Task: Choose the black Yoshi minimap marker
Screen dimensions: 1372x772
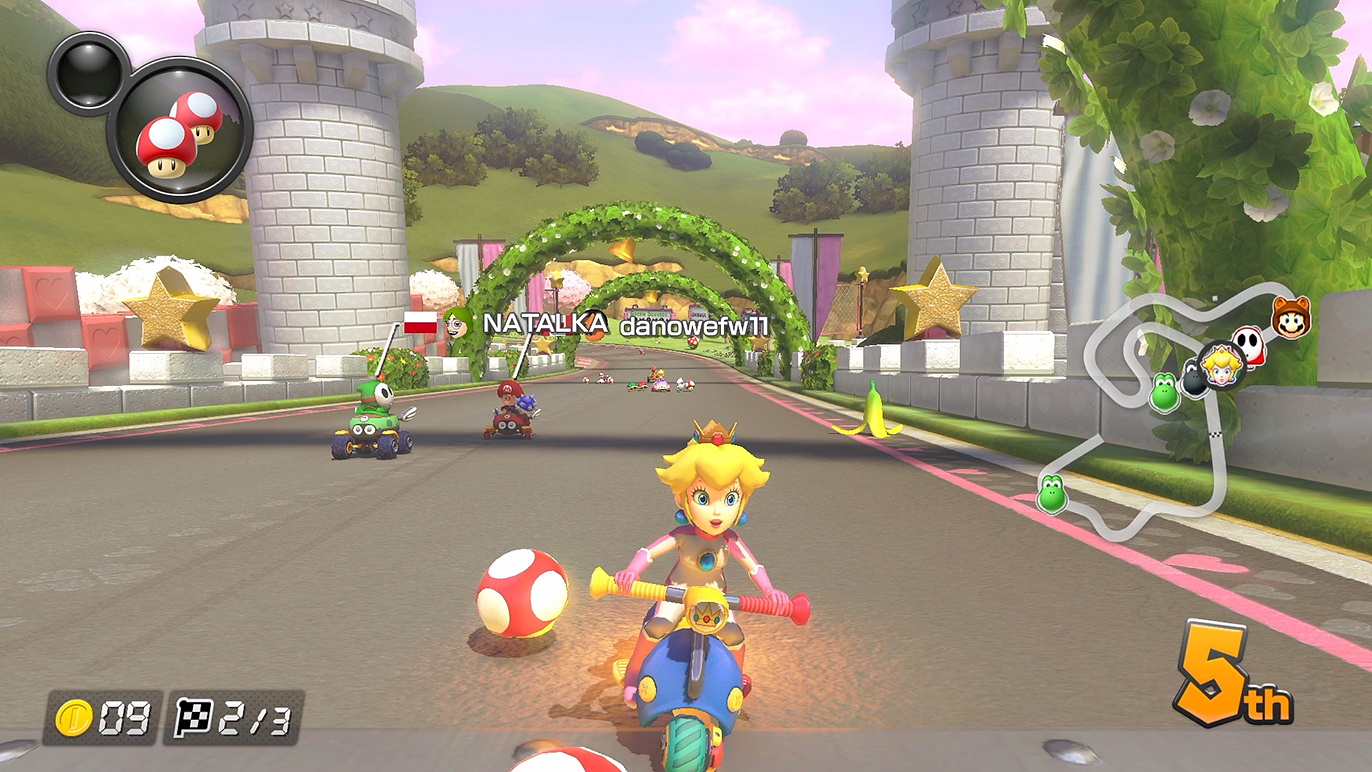Action: [1194, 379]
